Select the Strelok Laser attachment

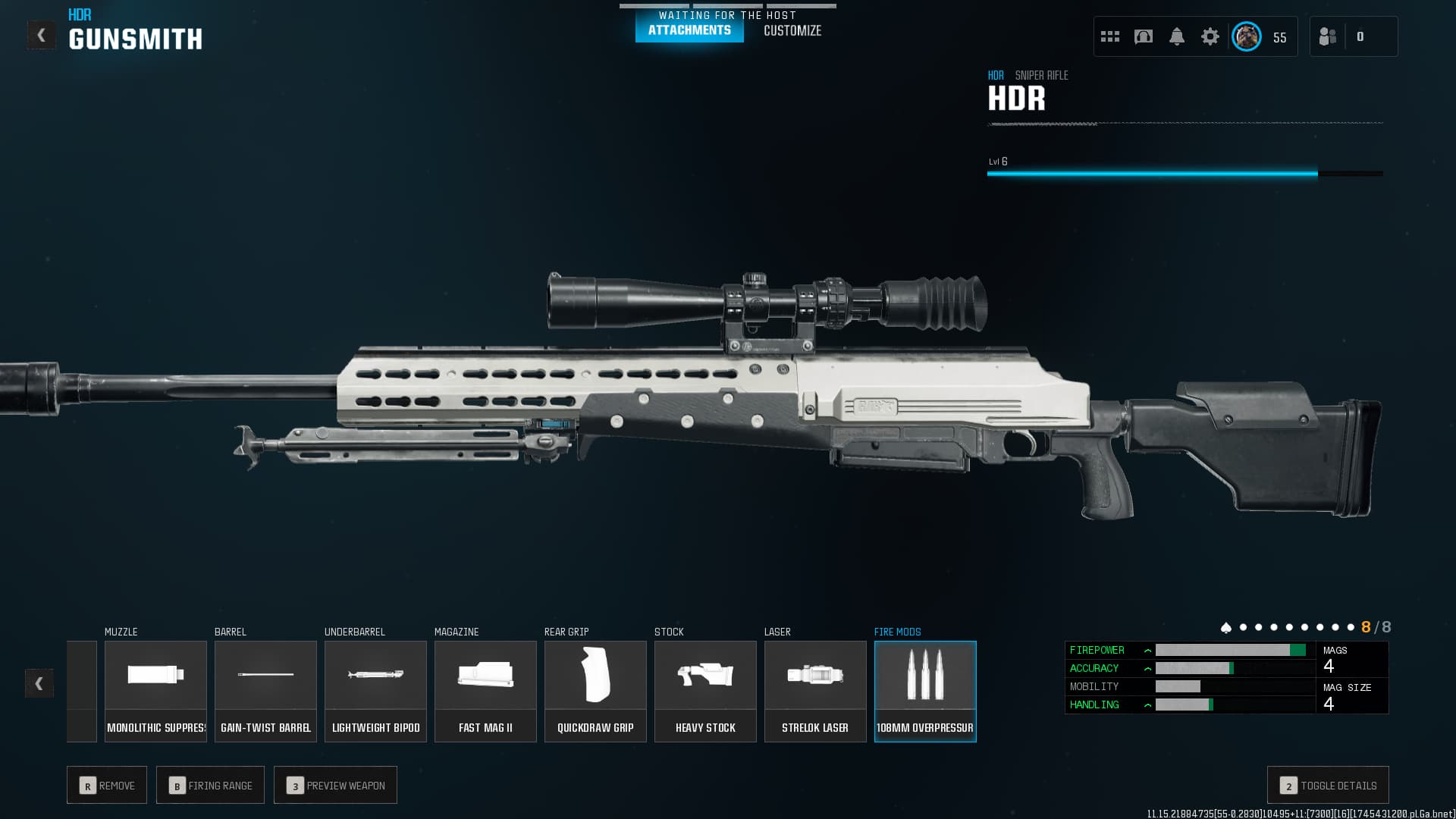point(815,686)
